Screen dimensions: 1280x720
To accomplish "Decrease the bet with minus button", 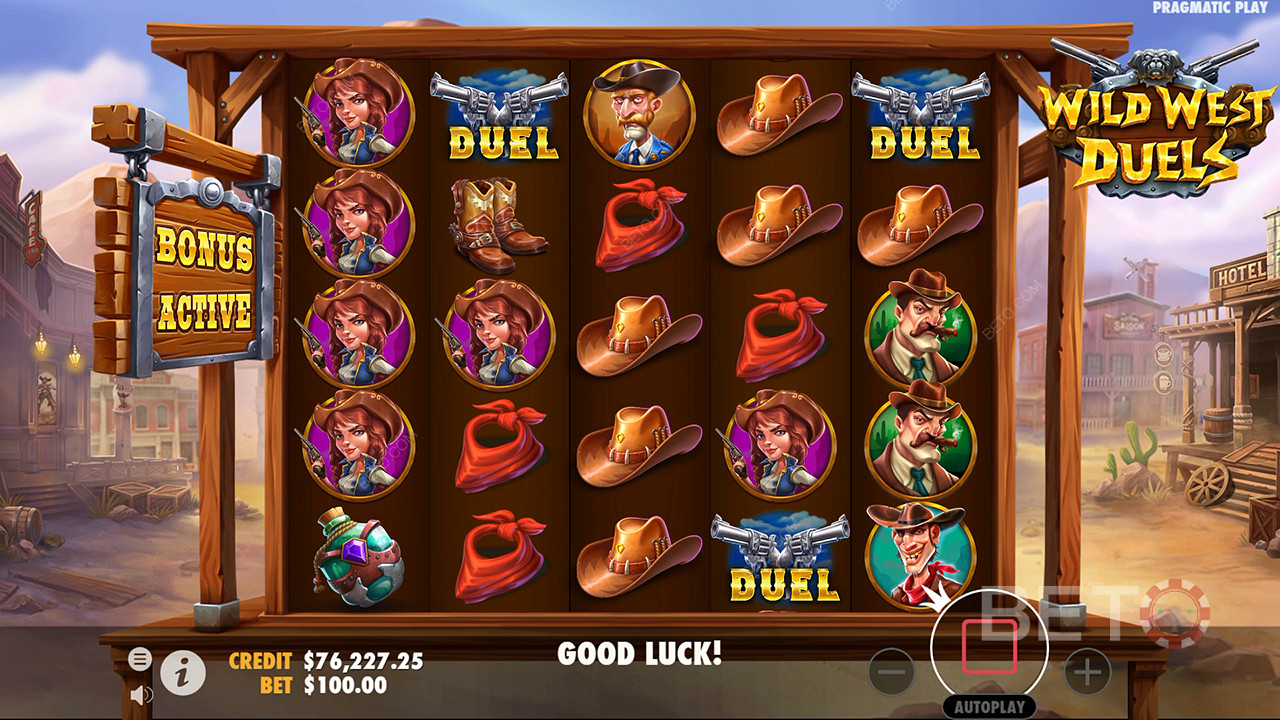I will pos(891,673).
